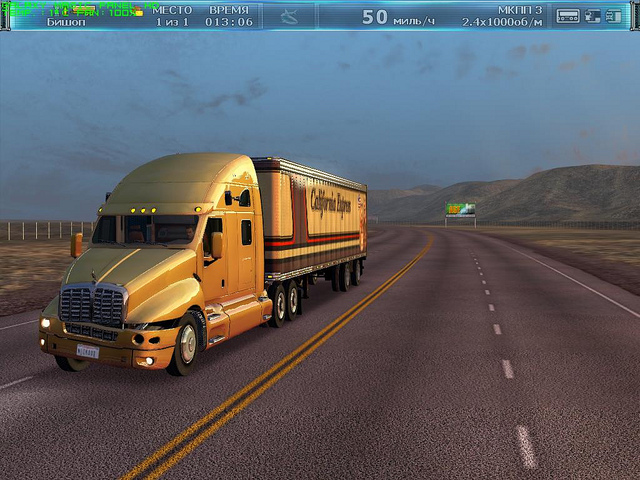640x480 pixels.
Task: Click the faded emblem in the top bar center
Action: coord(289,16)
